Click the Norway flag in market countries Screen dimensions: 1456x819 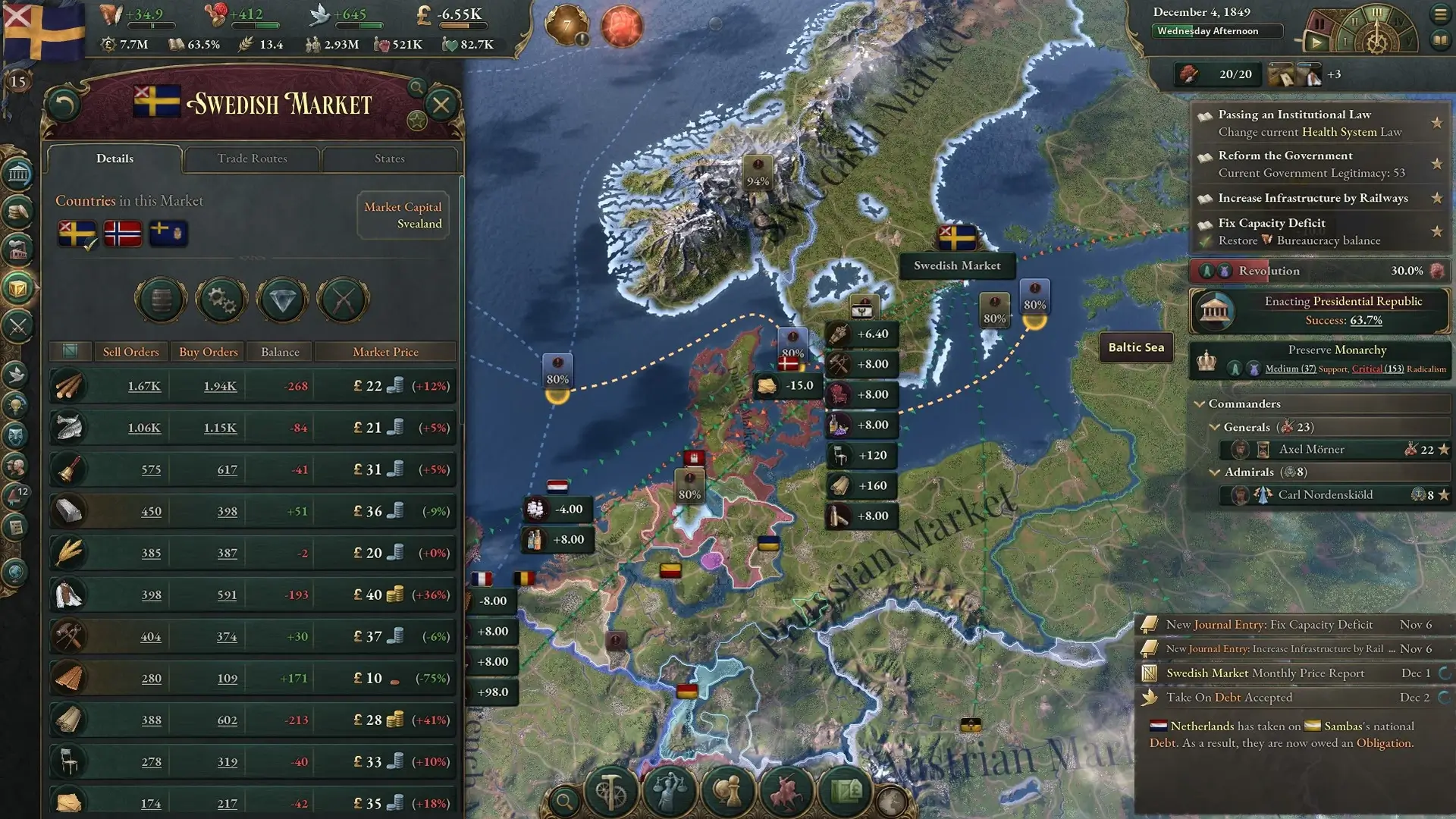click(122, 234)
